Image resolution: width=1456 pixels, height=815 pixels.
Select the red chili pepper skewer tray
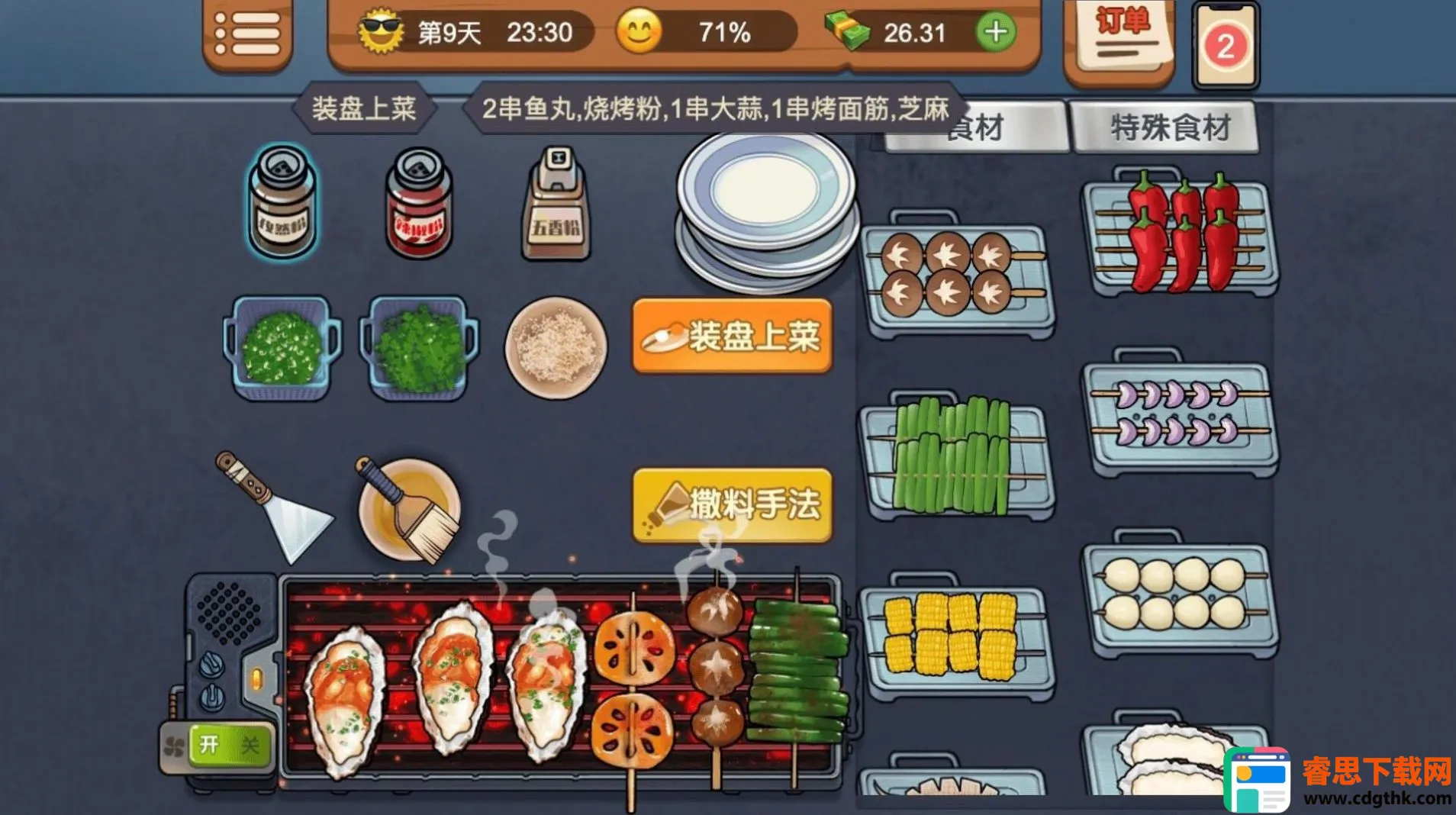point(1180,233)
